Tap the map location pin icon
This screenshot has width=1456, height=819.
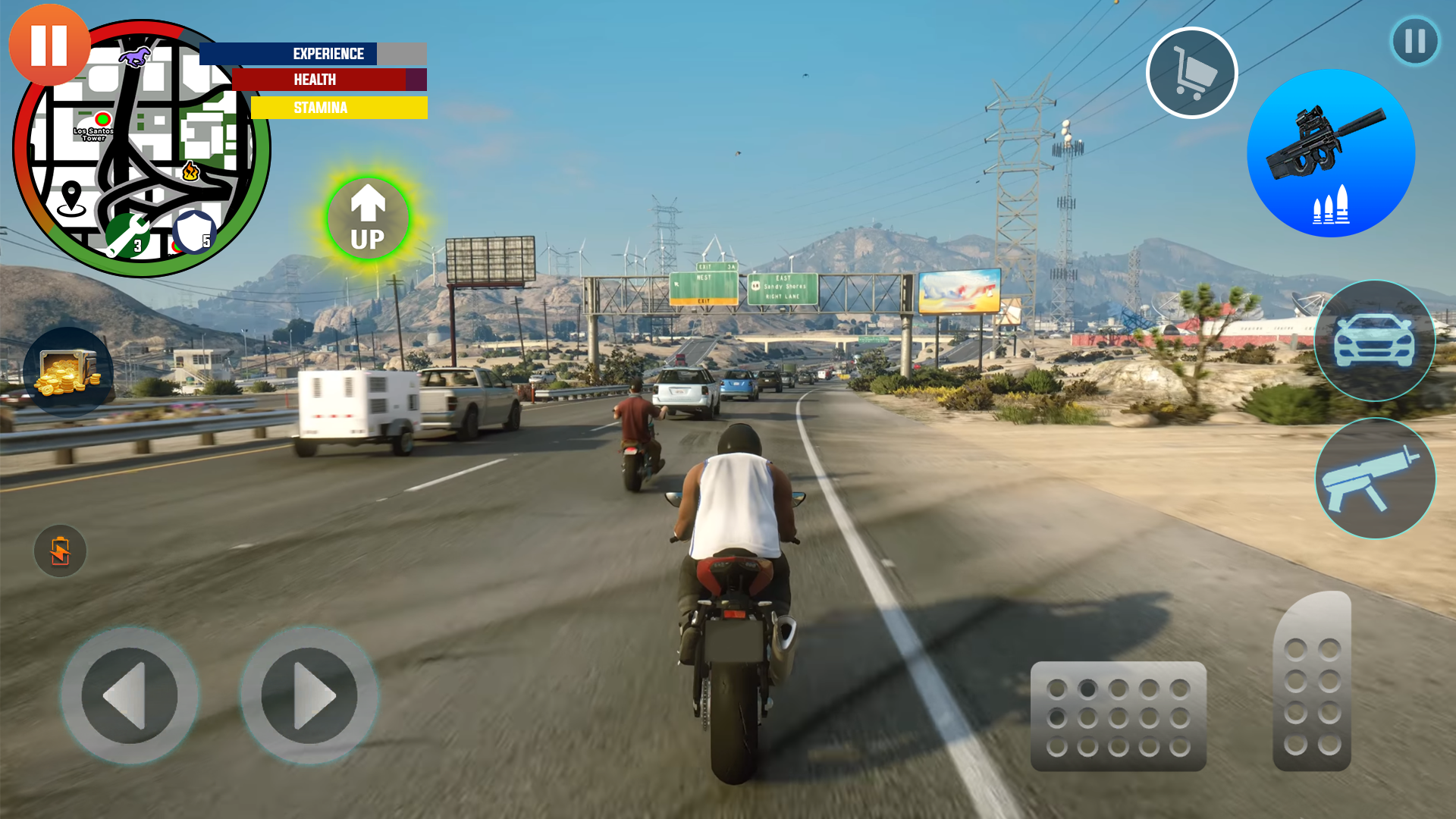click(x=72, y=196)
